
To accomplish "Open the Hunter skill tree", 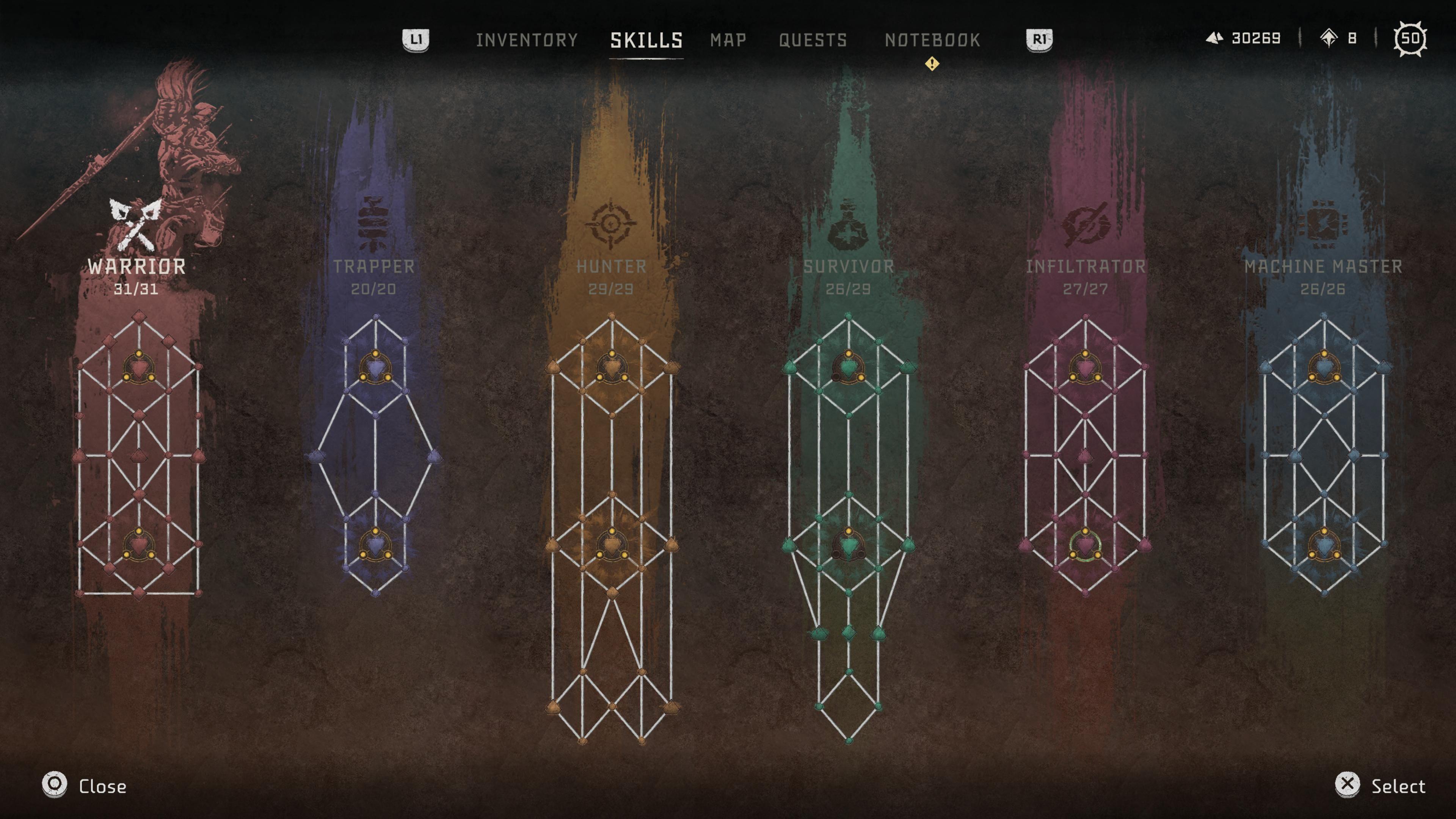I will [611, 266].
